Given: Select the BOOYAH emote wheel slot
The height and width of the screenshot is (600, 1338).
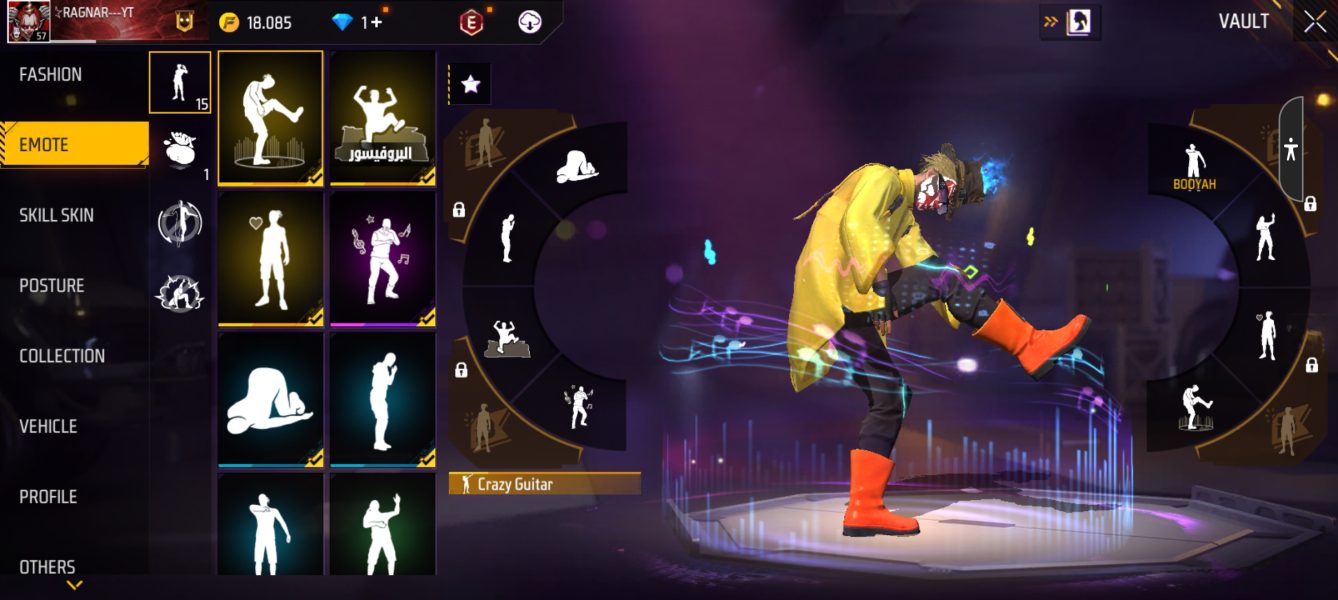Looking at the screenshot, I should pyautogui.click(x=1193, y=167).
